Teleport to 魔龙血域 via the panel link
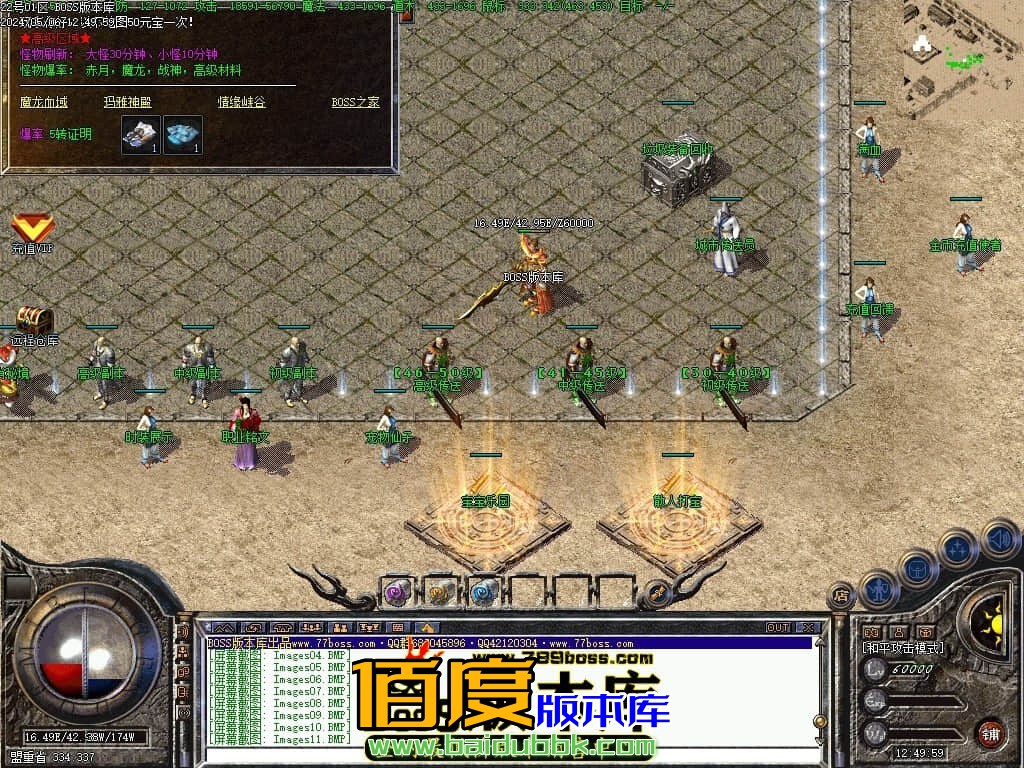The width and height of the screenshot is (1024, 768). tap(44, 102)
